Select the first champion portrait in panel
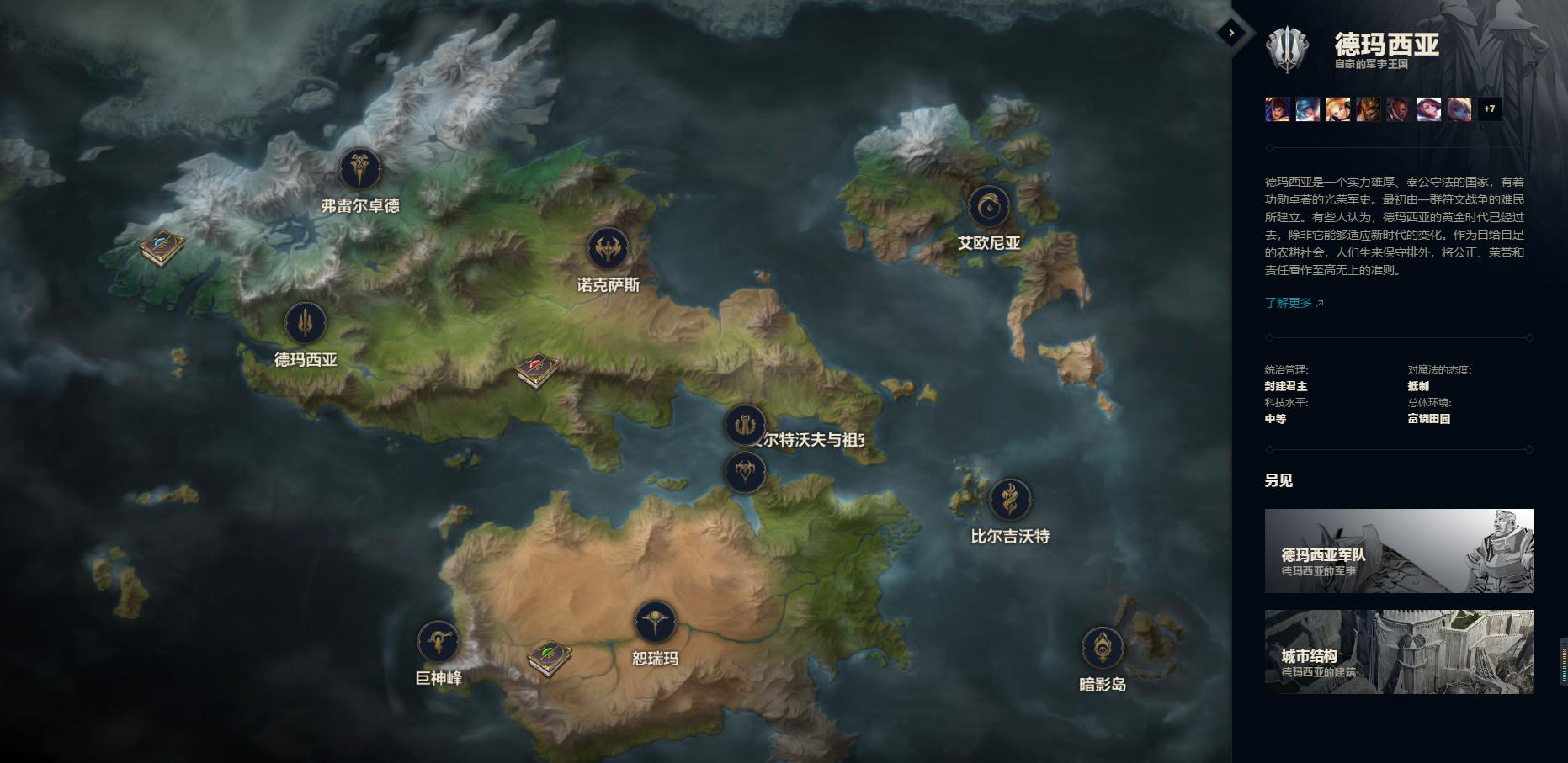1568x763 pixels. click(x=1277, y=109)
